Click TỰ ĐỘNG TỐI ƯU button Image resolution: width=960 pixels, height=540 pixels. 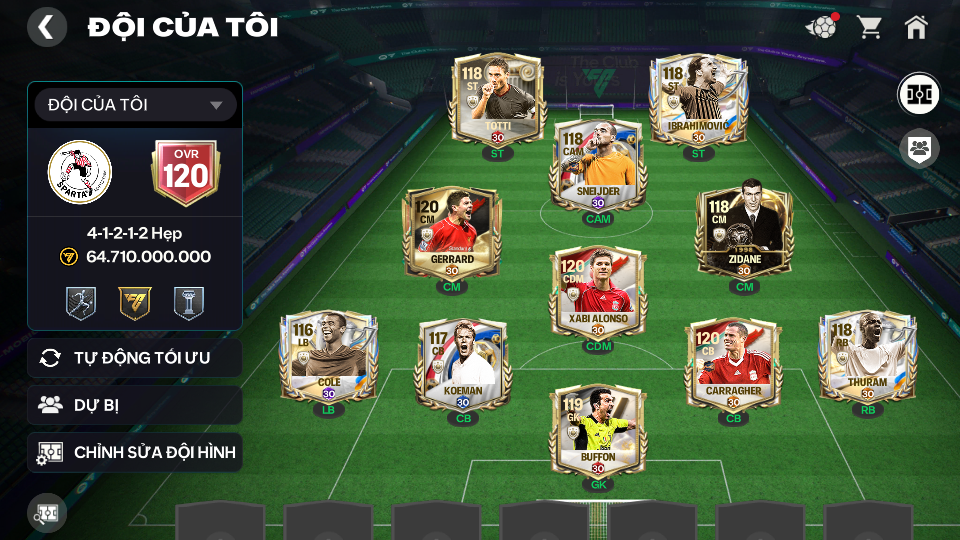tap(135, 358)
